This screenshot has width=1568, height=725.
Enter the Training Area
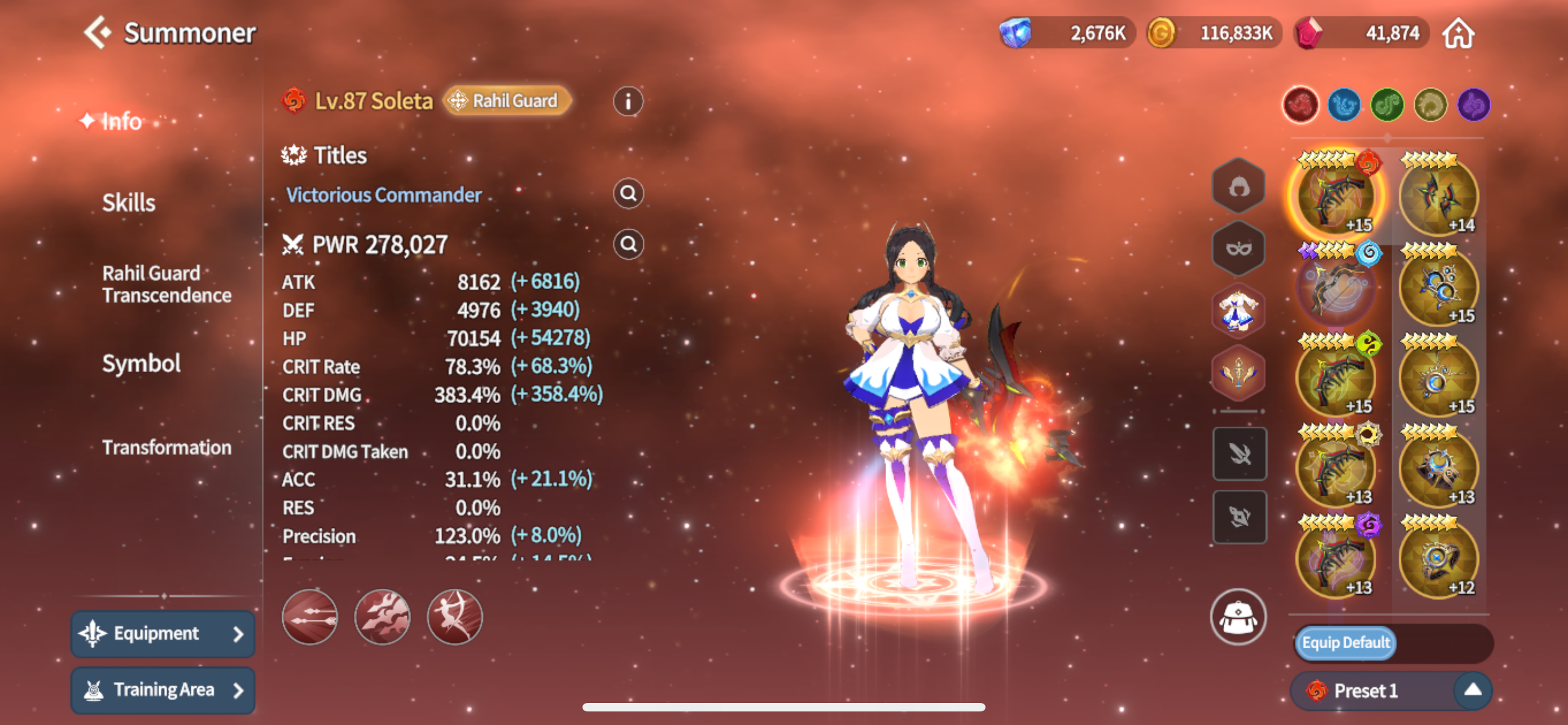[x=163, y=689]
